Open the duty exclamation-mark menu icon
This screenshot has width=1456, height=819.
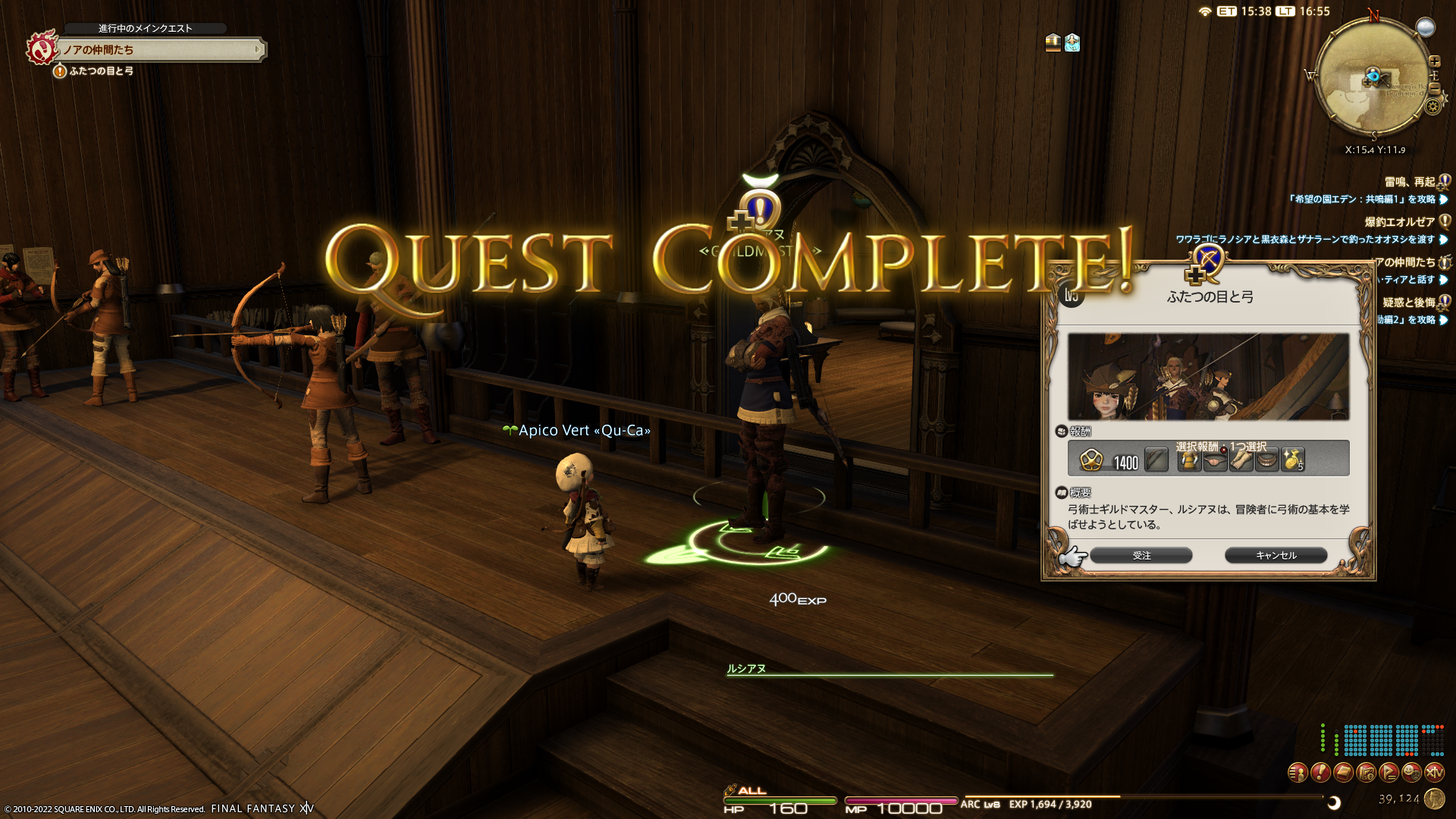point(1320,773)
